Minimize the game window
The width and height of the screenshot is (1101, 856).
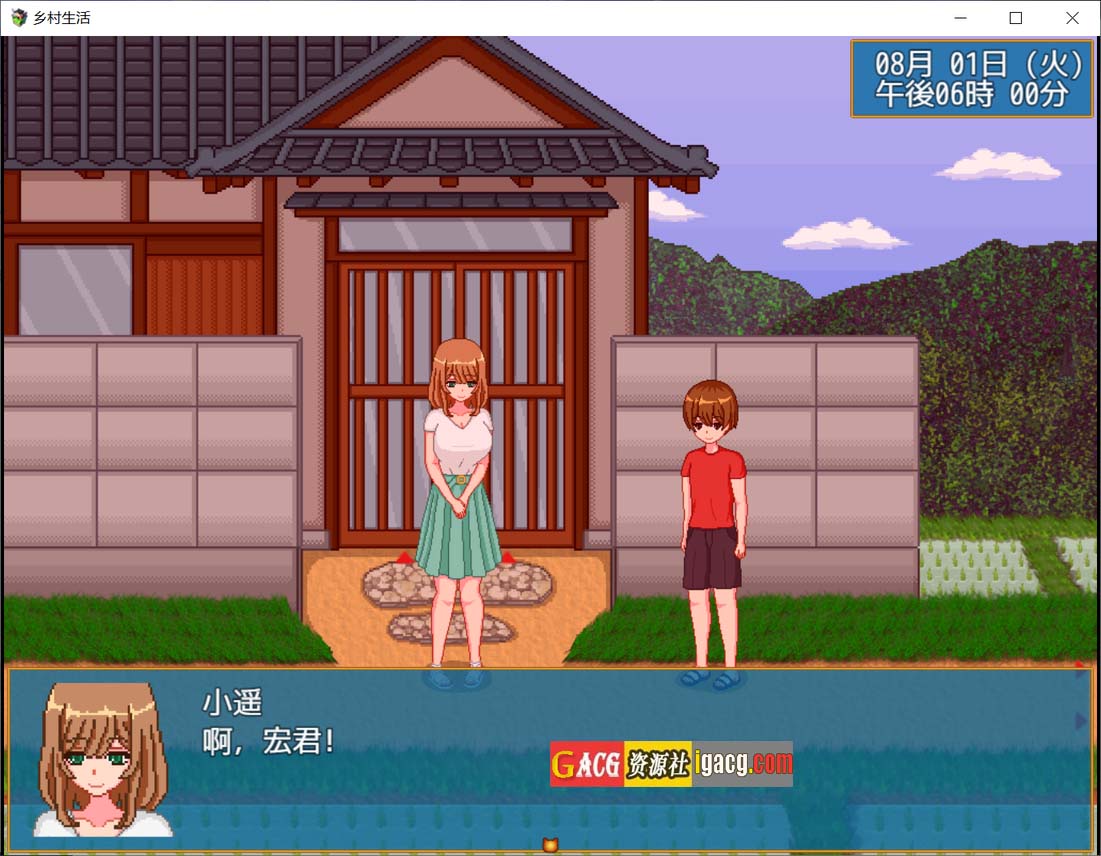coord(960,18)
